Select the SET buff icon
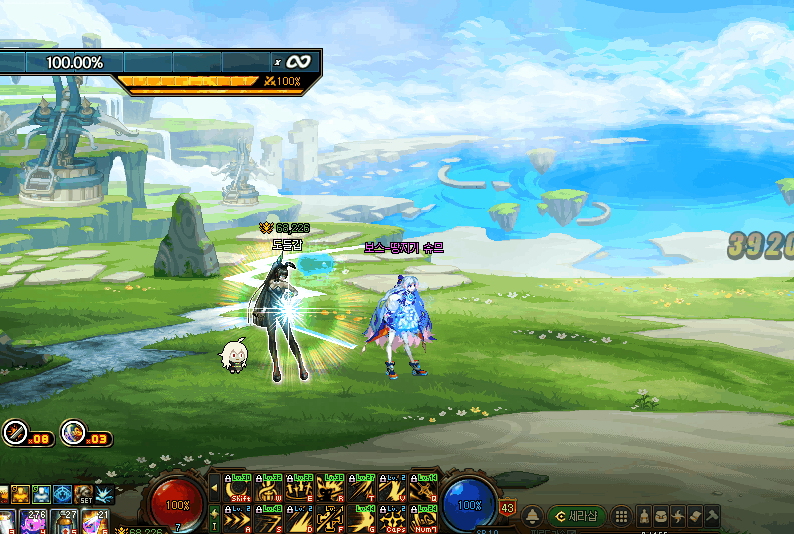Screen dimensions: 794x534 [x=84, y=495]
